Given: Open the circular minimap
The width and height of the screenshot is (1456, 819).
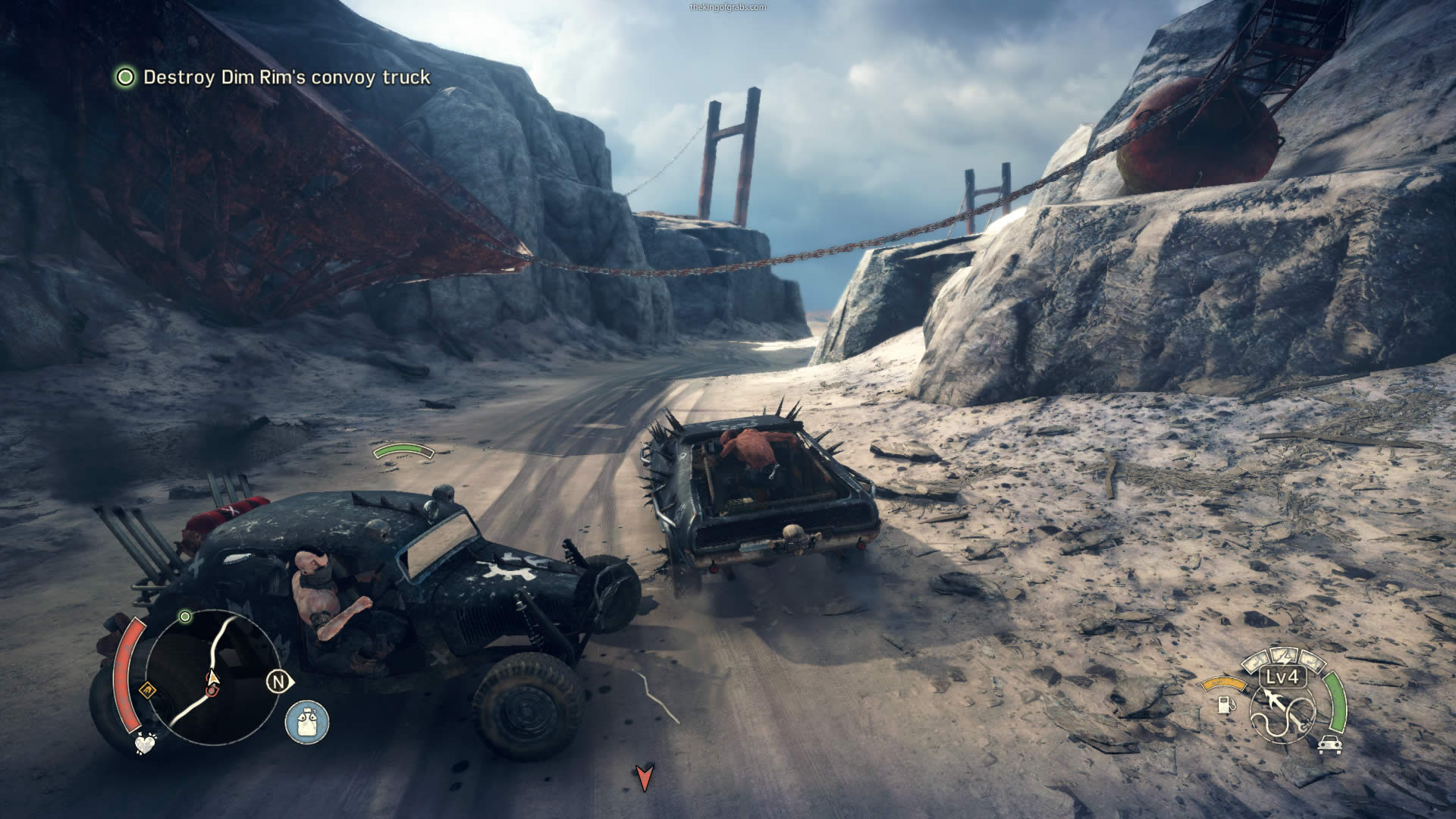Looking at the screenshot, I should click(x=212, y=676).
